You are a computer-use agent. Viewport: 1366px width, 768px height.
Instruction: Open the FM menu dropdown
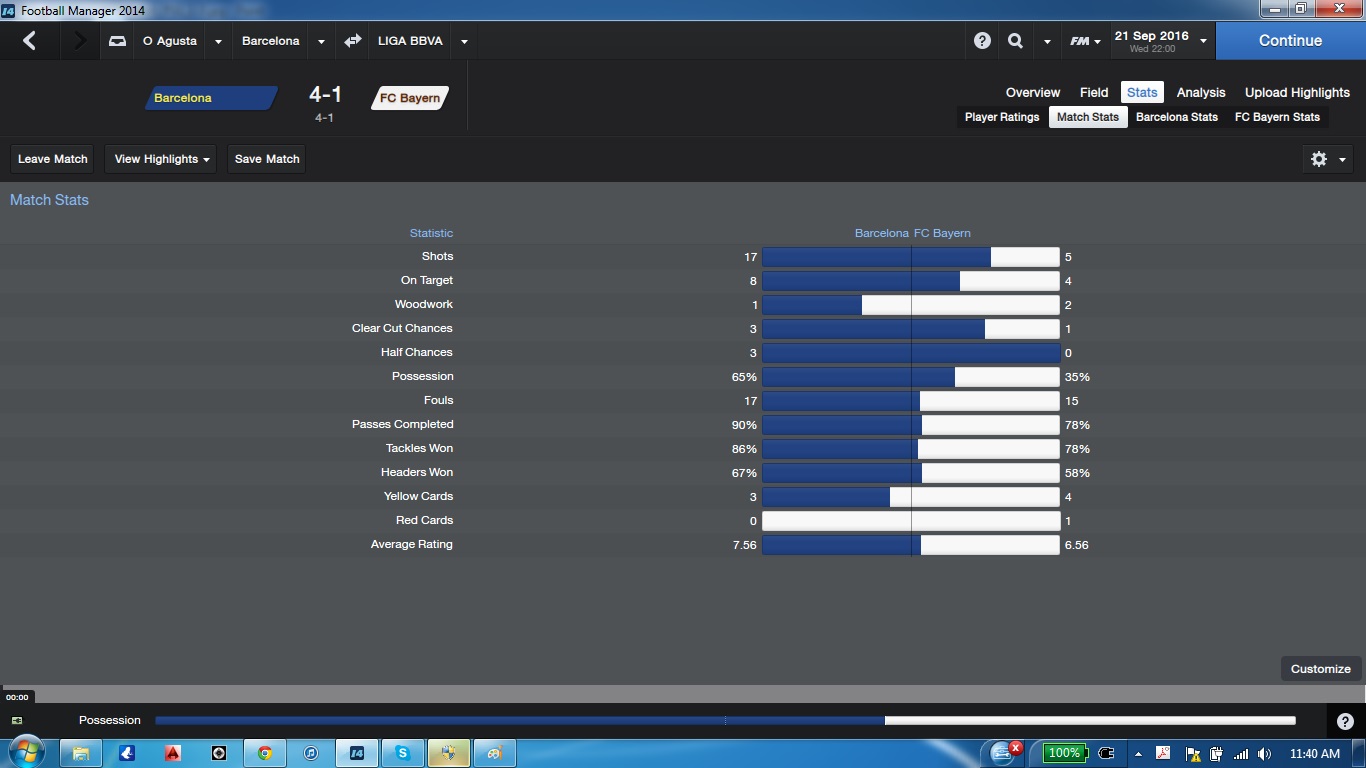point(1085,41)
